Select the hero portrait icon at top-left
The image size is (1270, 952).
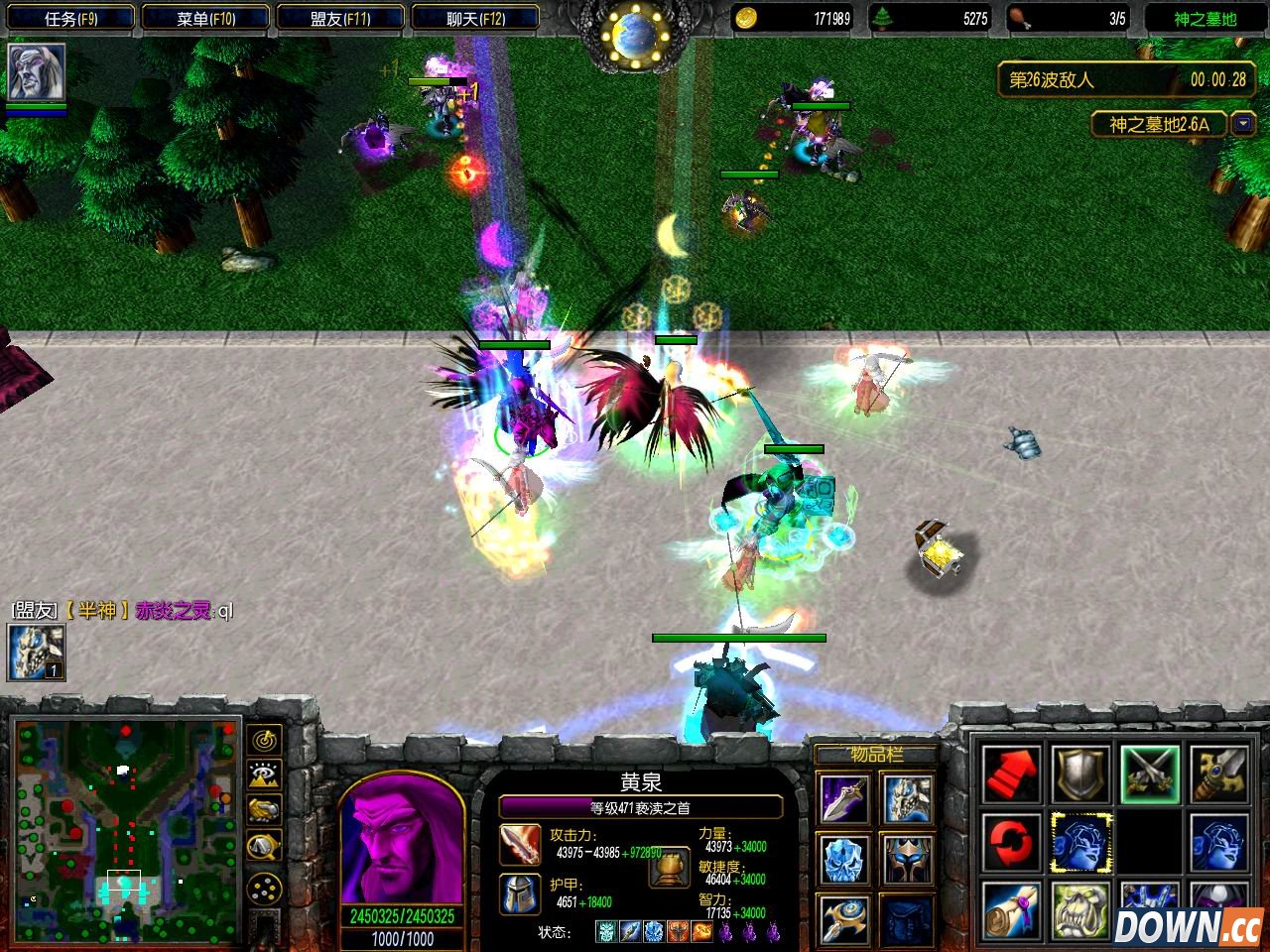[x=37, y=71]
